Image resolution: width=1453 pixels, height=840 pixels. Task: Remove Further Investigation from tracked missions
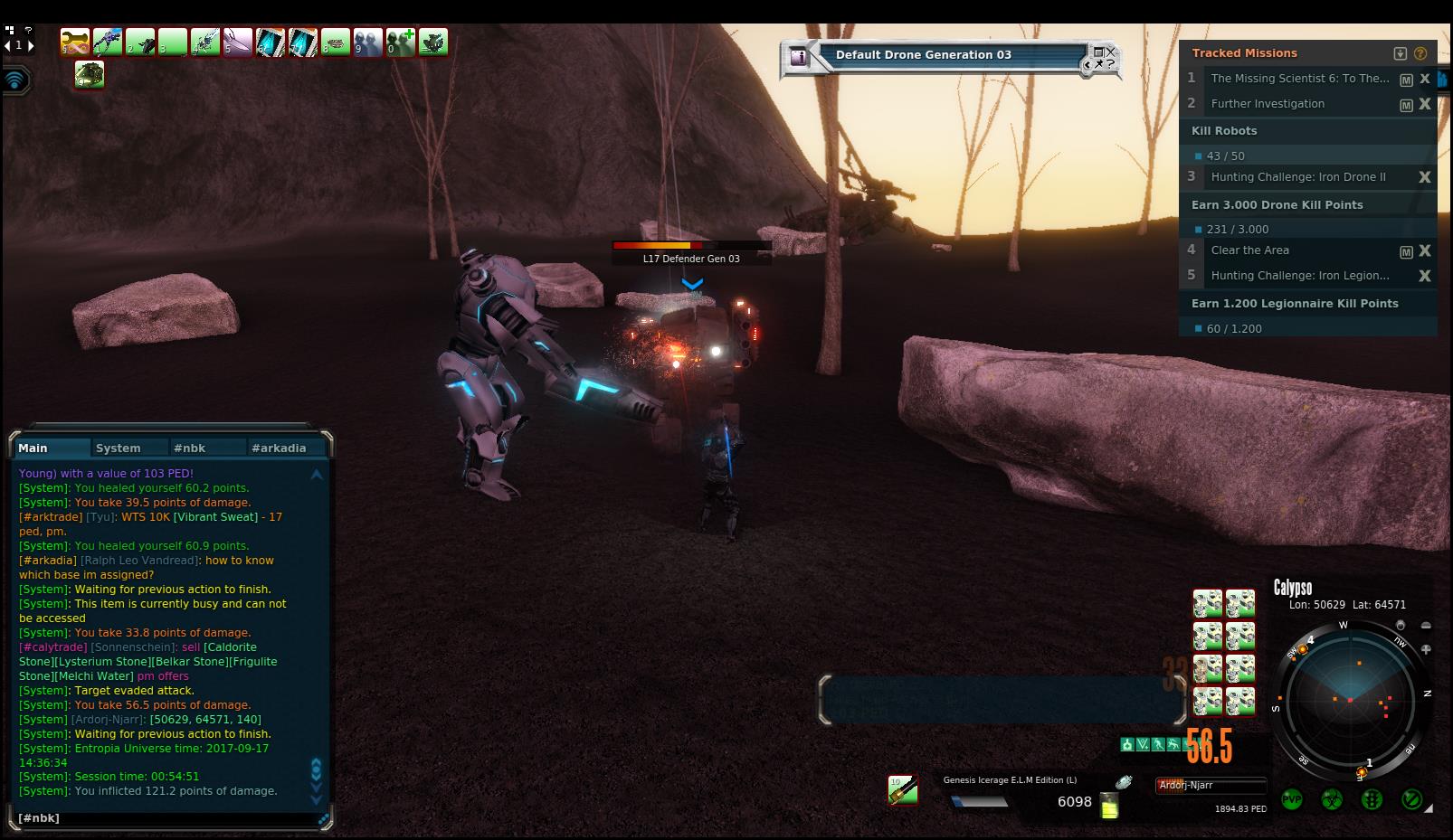(1425, 104)
